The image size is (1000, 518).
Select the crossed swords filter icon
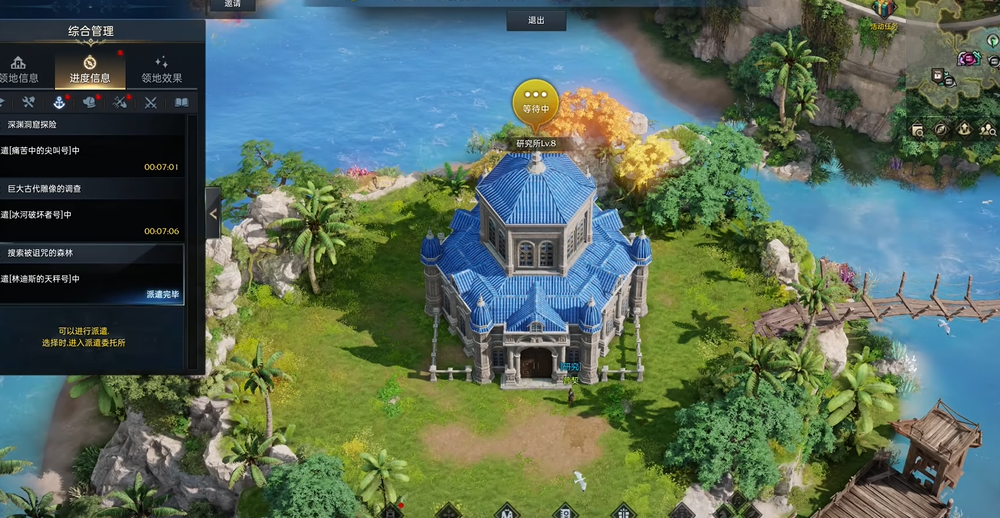[x=151, y=102]
